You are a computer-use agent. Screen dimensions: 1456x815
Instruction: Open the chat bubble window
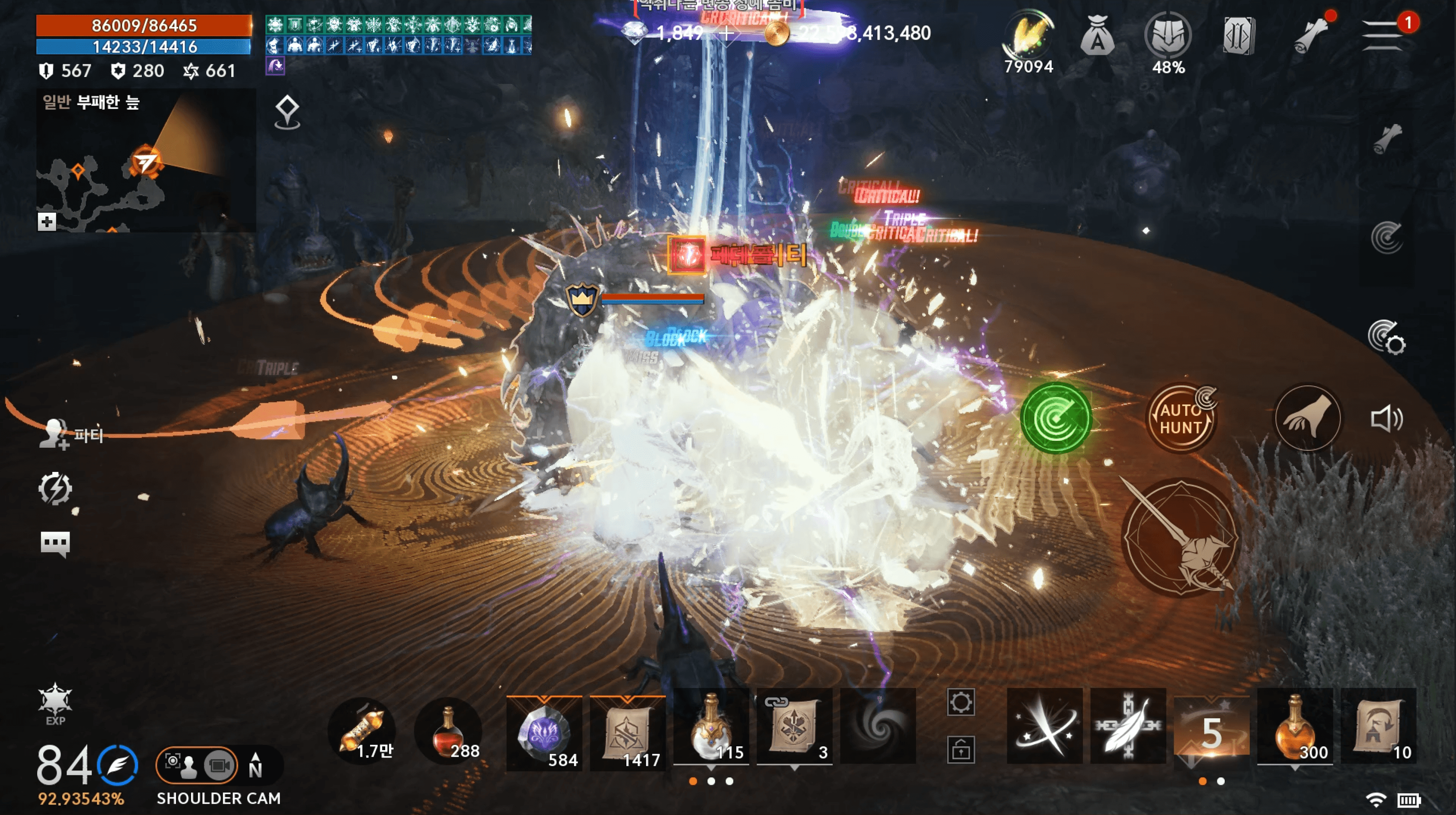(x=55, y=544)
